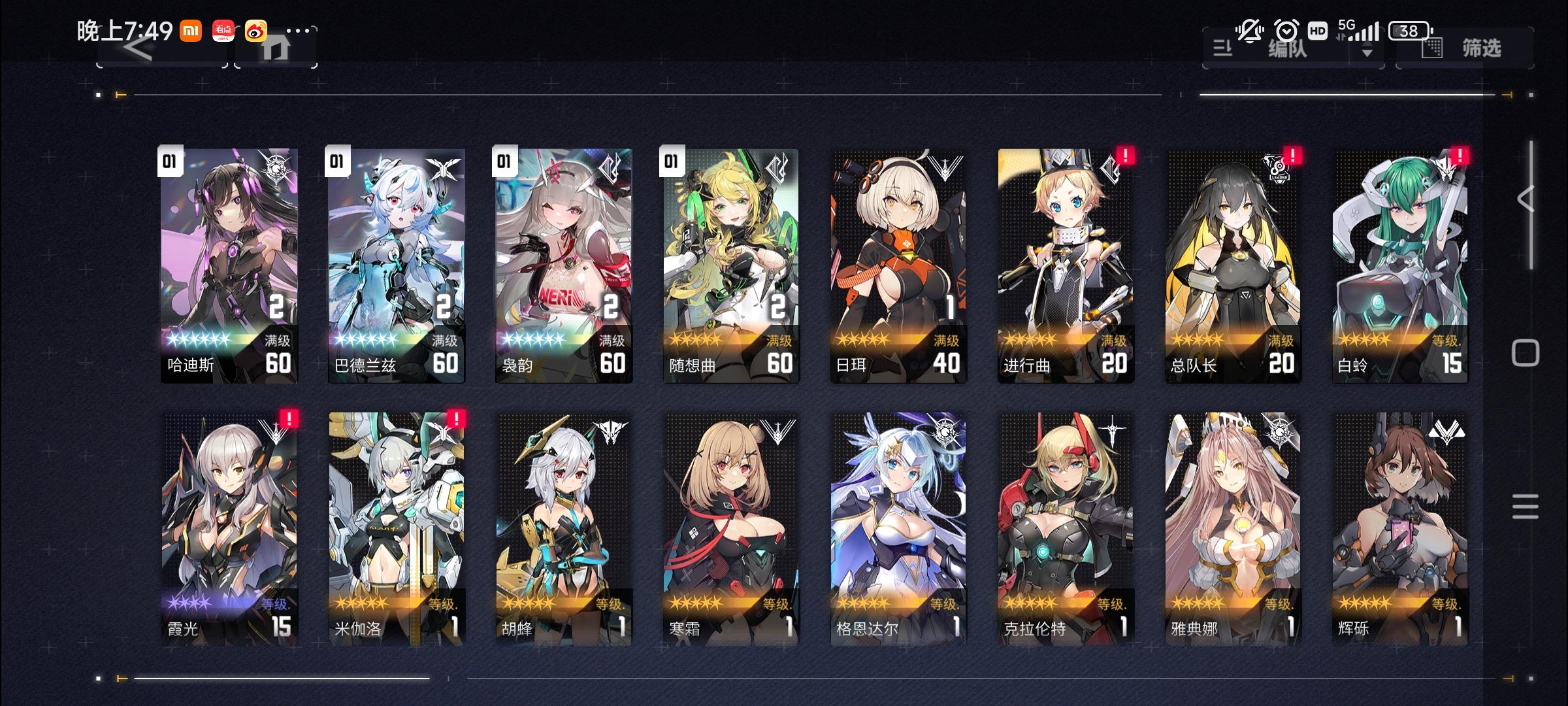1568x706 pixels.
Task: Tap the back arrow at top left
Action: coord(139,50)
